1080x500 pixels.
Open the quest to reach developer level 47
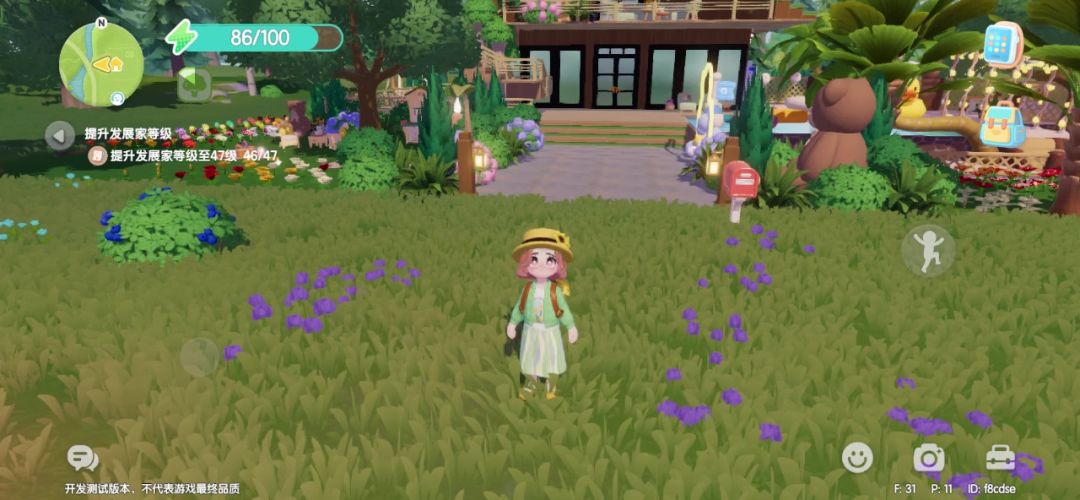[x=180, y=156]
